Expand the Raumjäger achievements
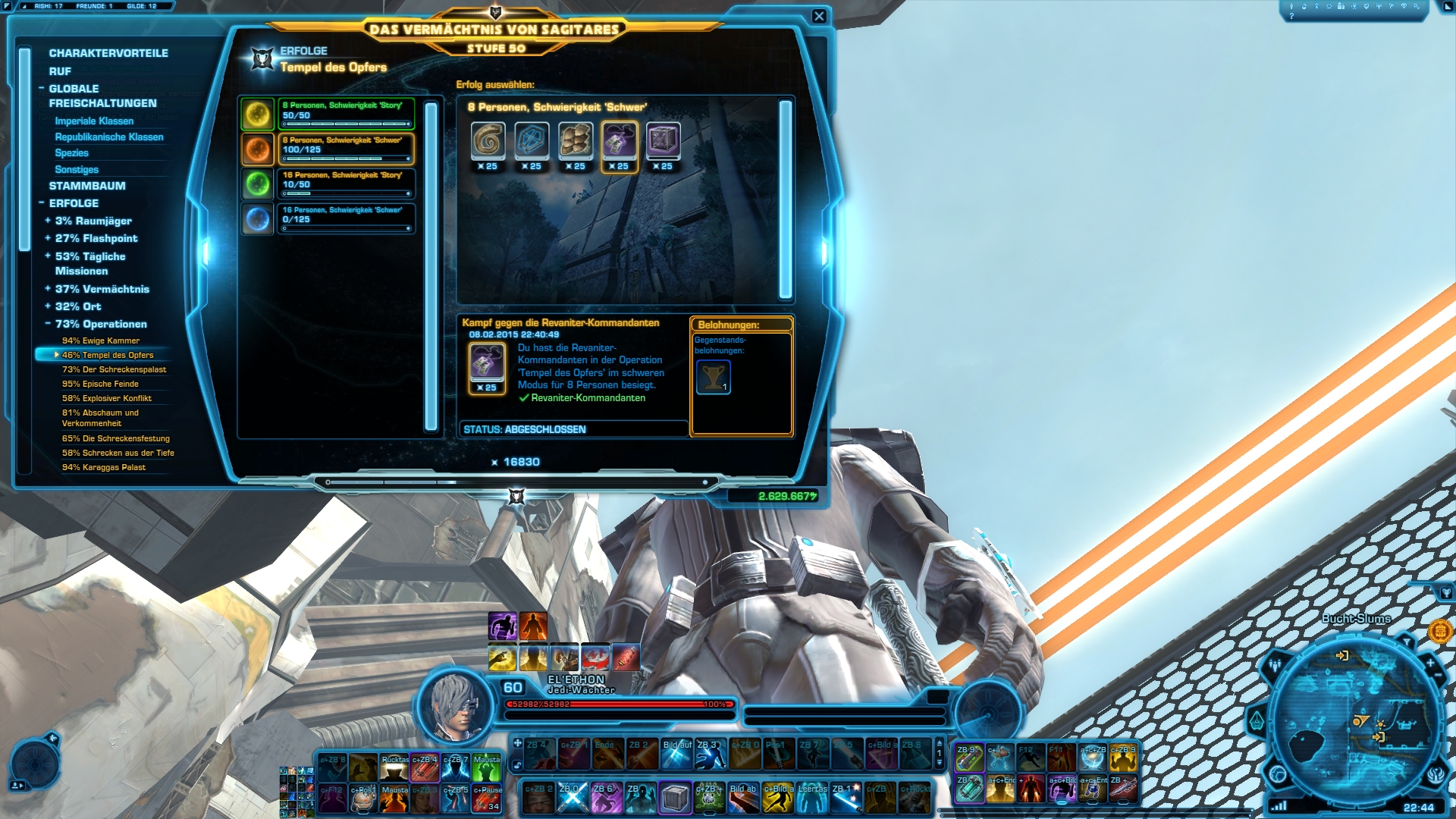The image size is (1456, 819). (93, 221)
